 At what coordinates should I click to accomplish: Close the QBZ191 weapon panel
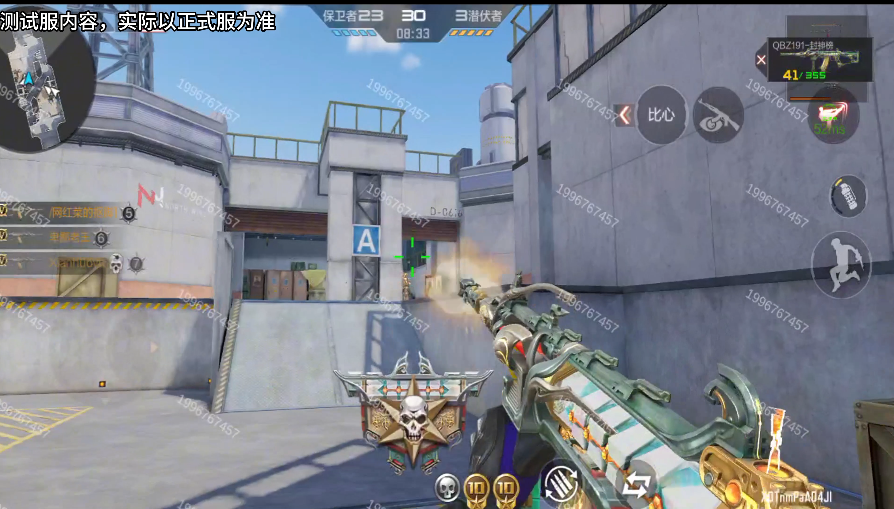761,60
